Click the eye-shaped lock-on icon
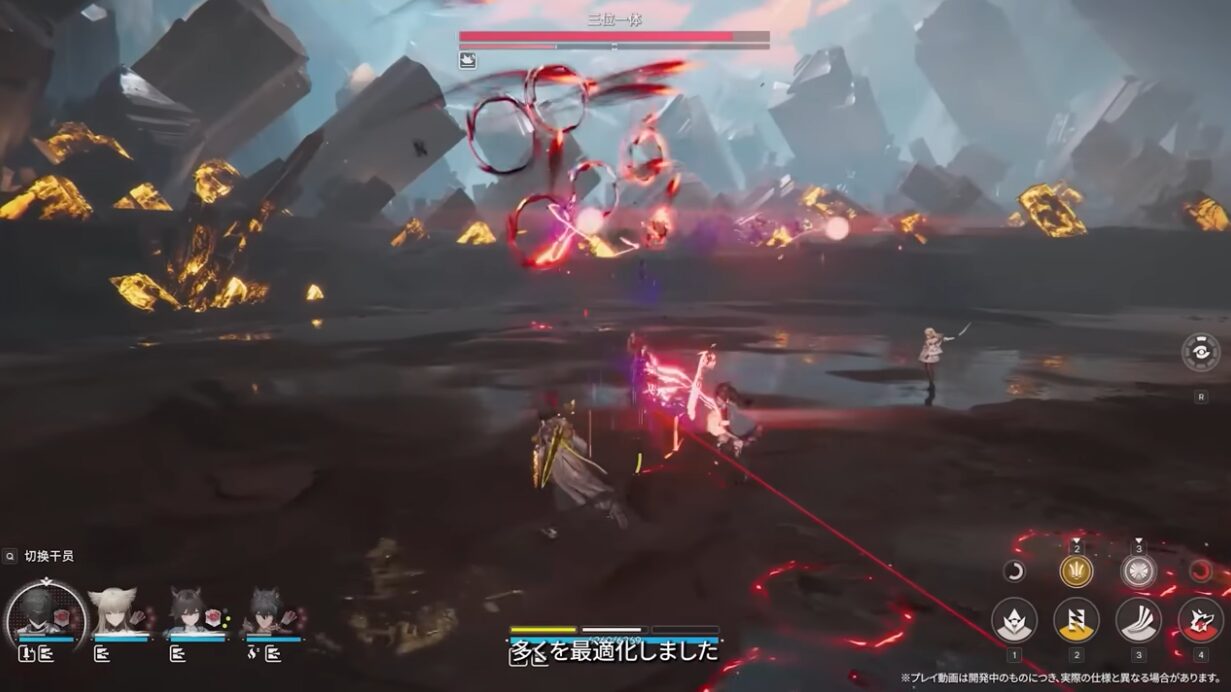Viewport: 1231px width, 692px height. 1200,352
